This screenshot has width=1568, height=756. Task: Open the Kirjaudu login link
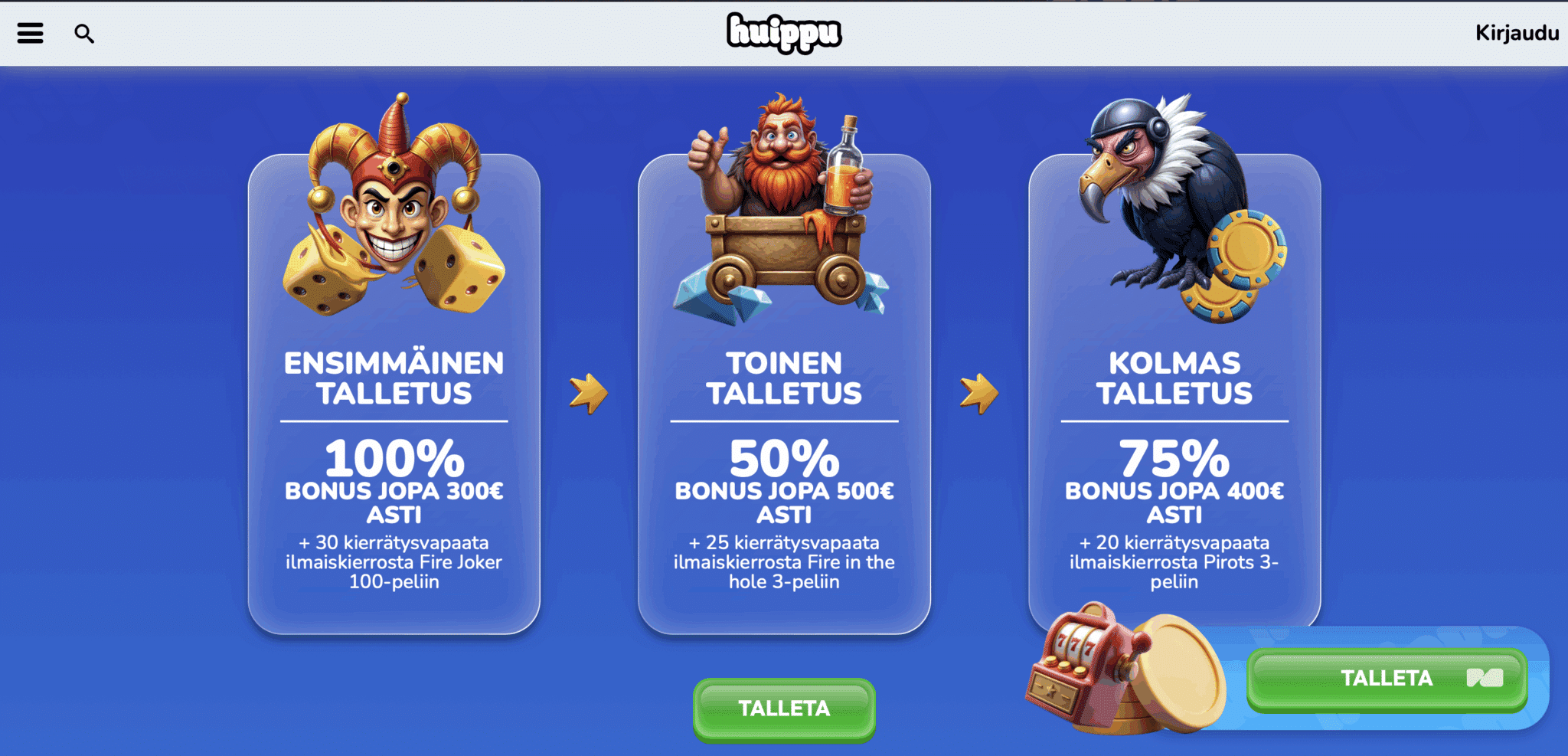(x=1517, y=33)
